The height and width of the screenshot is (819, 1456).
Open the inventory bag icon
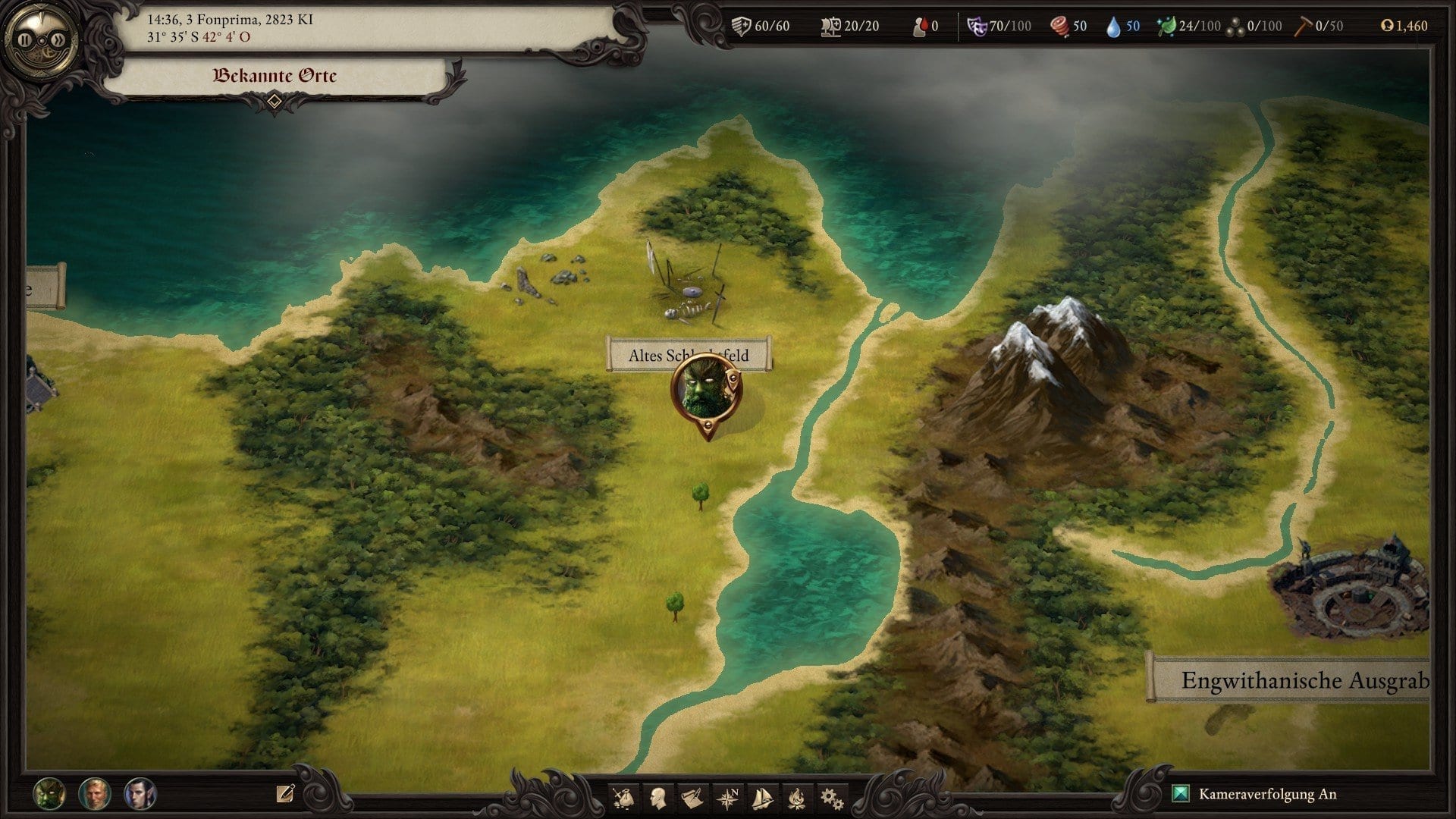pos(623,798)
